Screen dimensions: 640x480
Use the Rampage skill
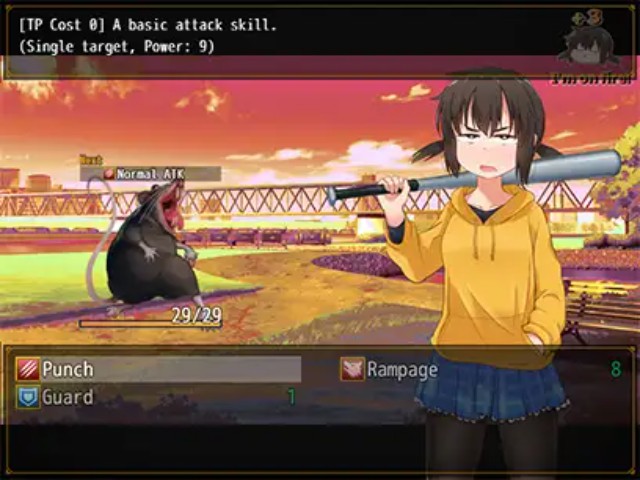click(401, 369)
